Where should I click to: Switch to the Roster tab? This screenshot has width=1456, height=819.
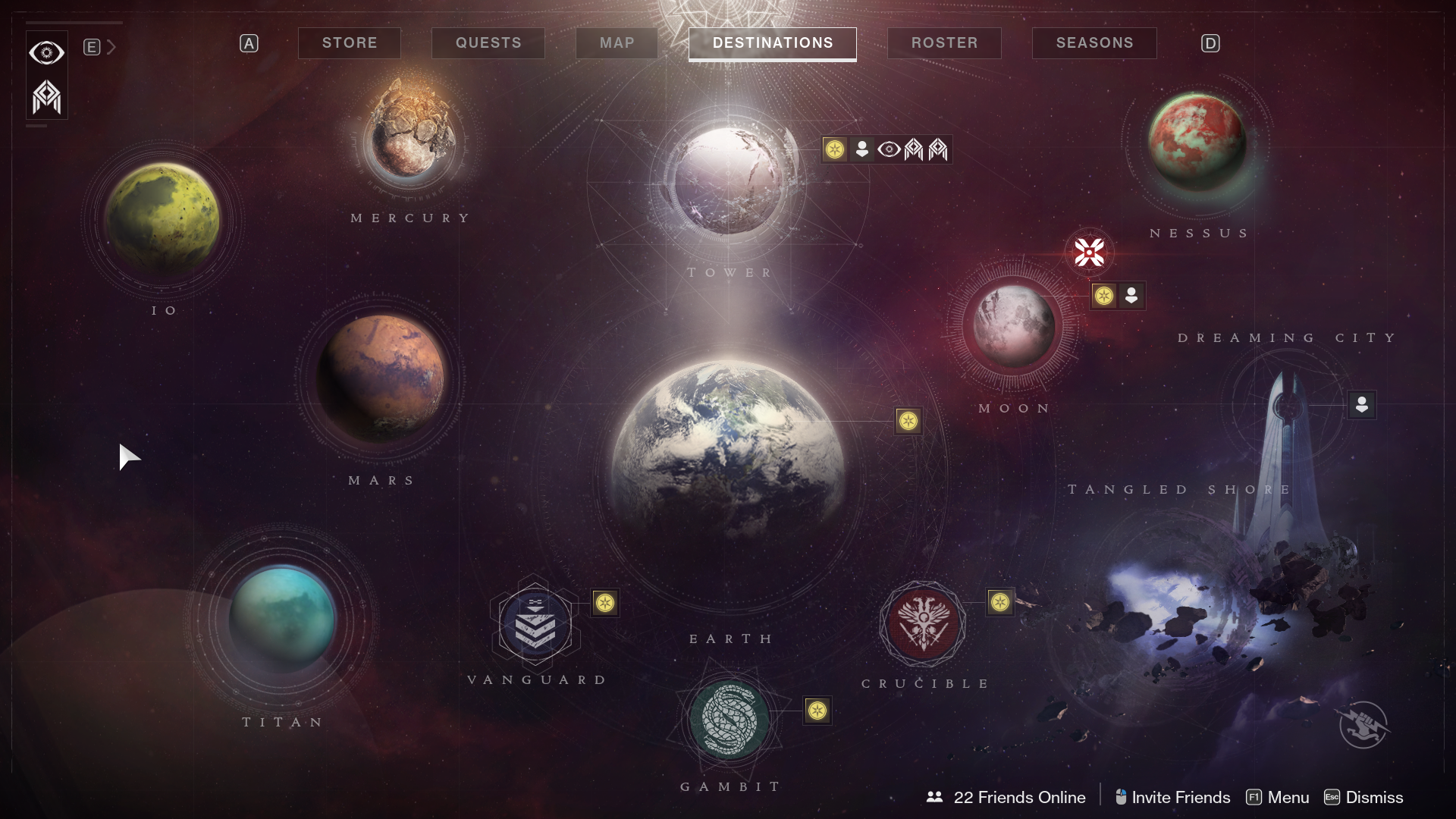coord(944,43)
